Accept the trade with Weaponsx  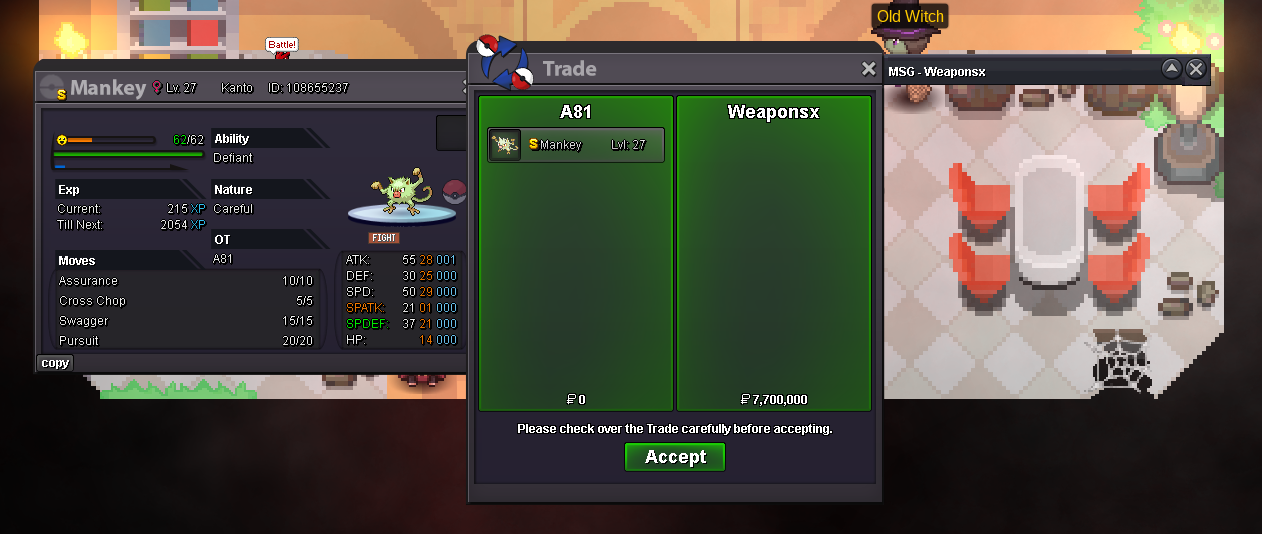pos(675,457)
